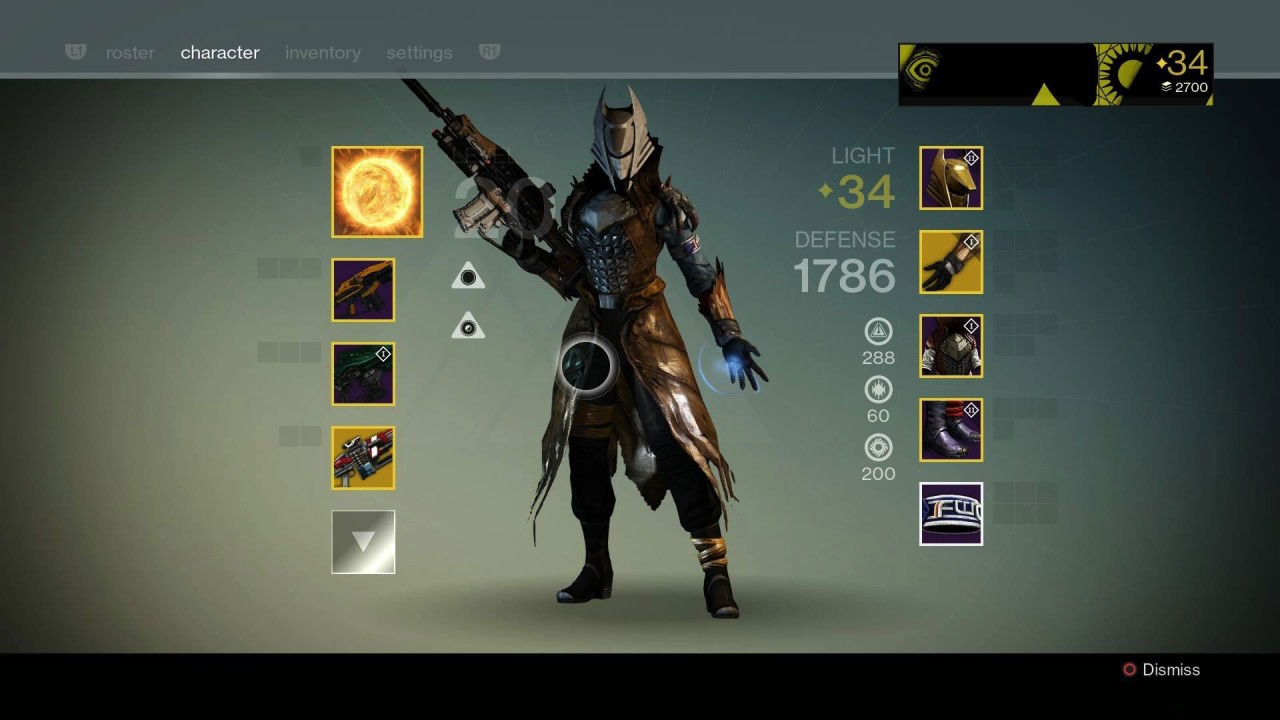
Task: Select the boots armor slot
Action: point(951,430)
